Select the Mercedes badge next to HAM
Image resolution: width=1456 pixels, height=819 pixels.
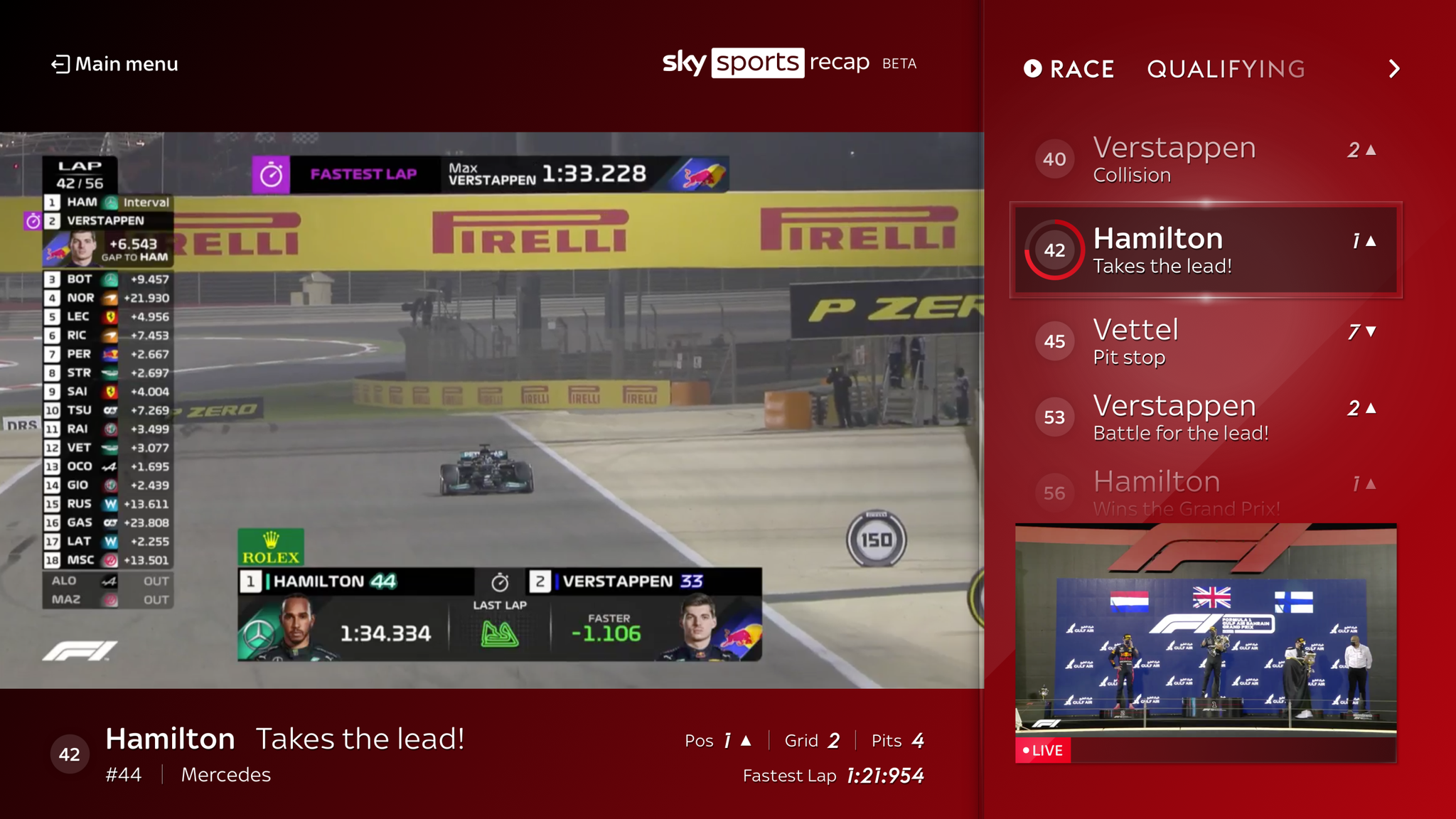(108, 202)
